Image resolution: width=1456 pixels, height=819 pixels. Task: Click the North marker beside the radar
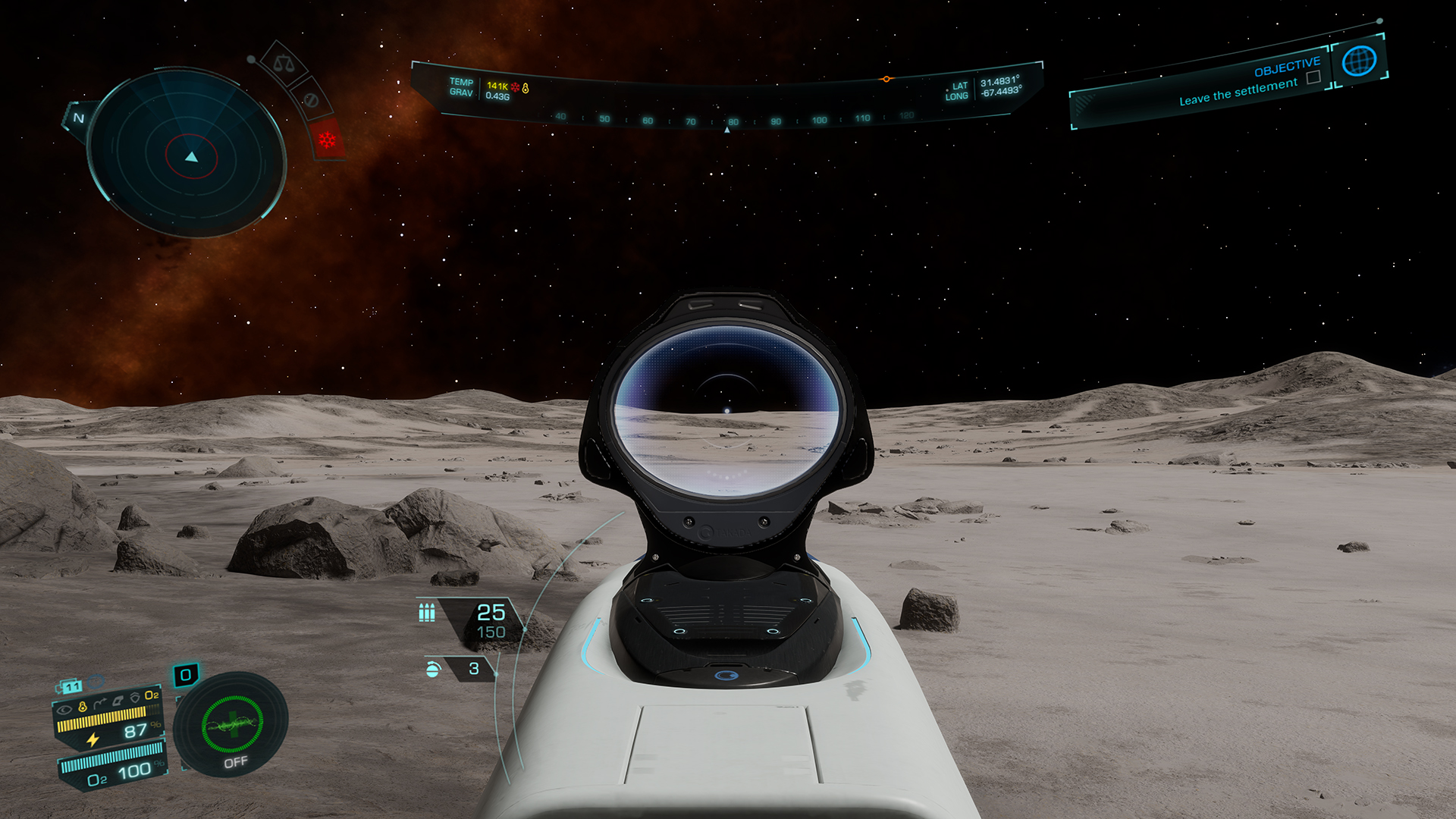[78, 118]
